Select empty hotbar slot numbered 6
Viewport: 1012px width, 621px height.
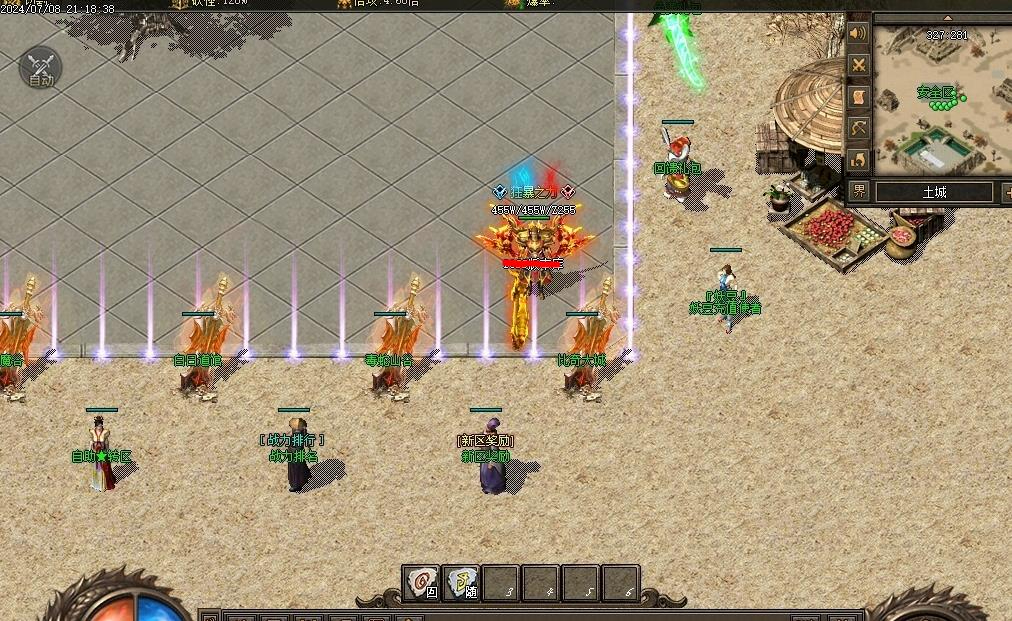[x=620, y=583]
